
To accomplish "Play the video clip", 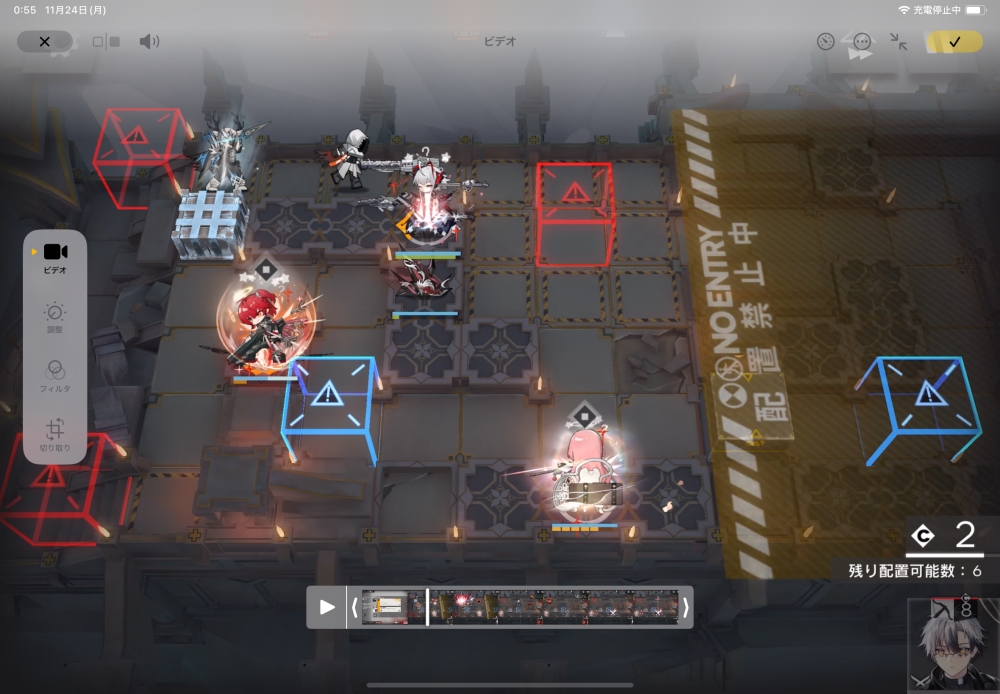I will (326, 607).
